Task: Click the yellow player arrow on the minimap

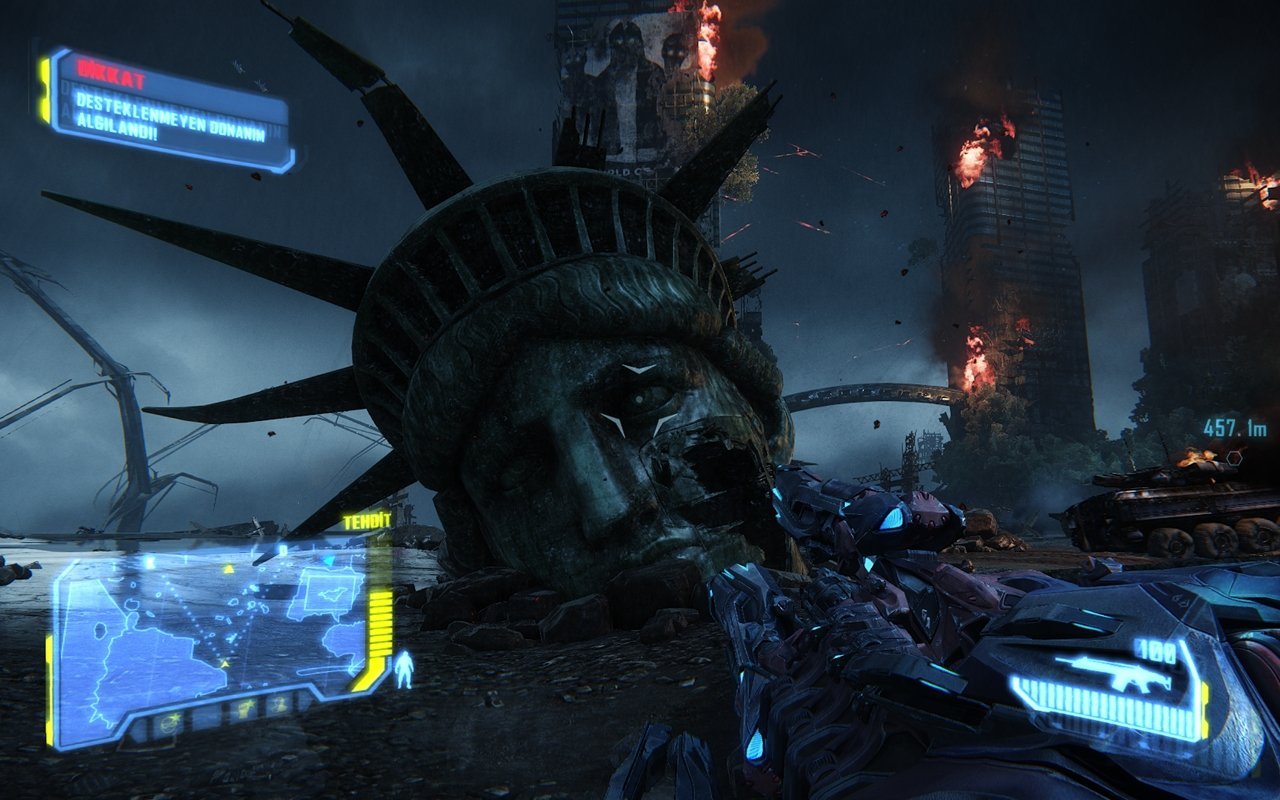Action: pyautogui.click(x=227, y=662)
